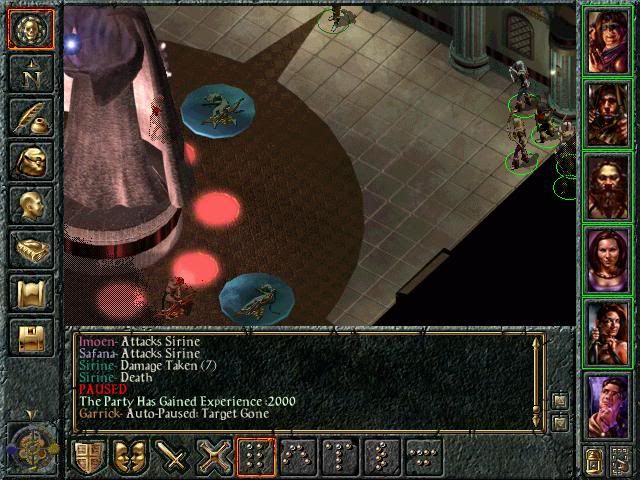Open the options menu at sidebar bottom
640x480 pixels.
point(31,337)
